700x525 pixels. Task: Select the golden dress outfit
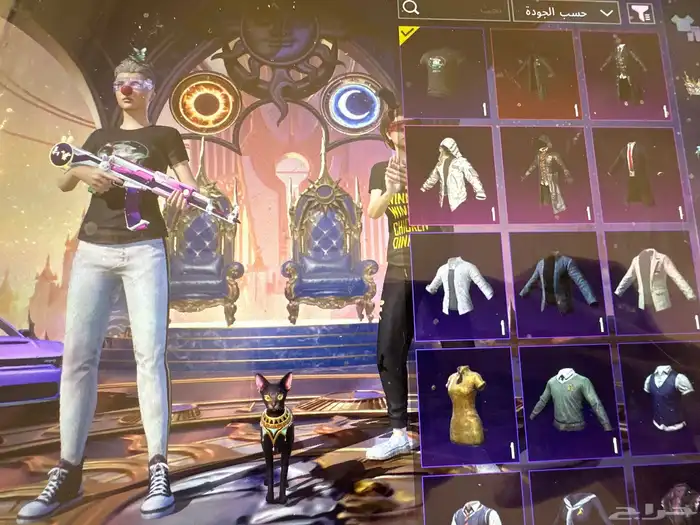(x=466, y=405)
